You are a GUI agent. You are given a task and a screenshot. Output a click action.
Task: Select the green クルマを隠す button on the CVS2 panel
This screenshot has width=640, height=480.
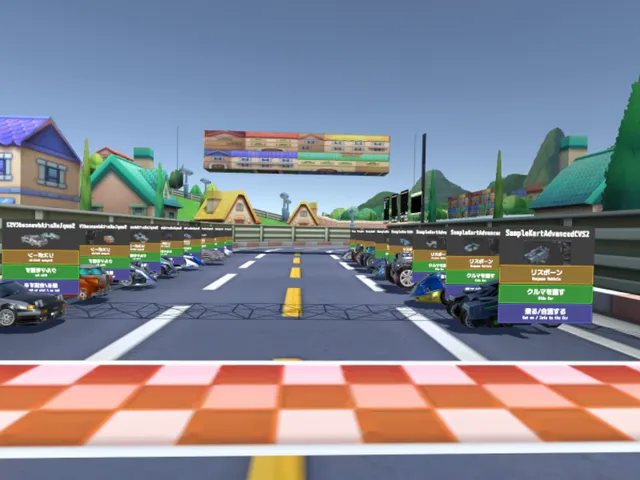click(x=546, y=293)
